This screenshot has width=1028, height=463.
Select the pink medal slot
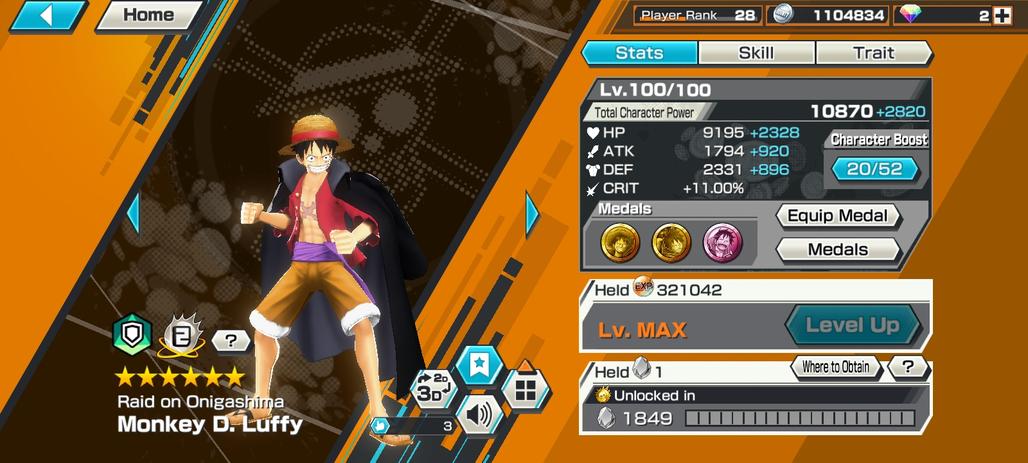coord(722,242)
